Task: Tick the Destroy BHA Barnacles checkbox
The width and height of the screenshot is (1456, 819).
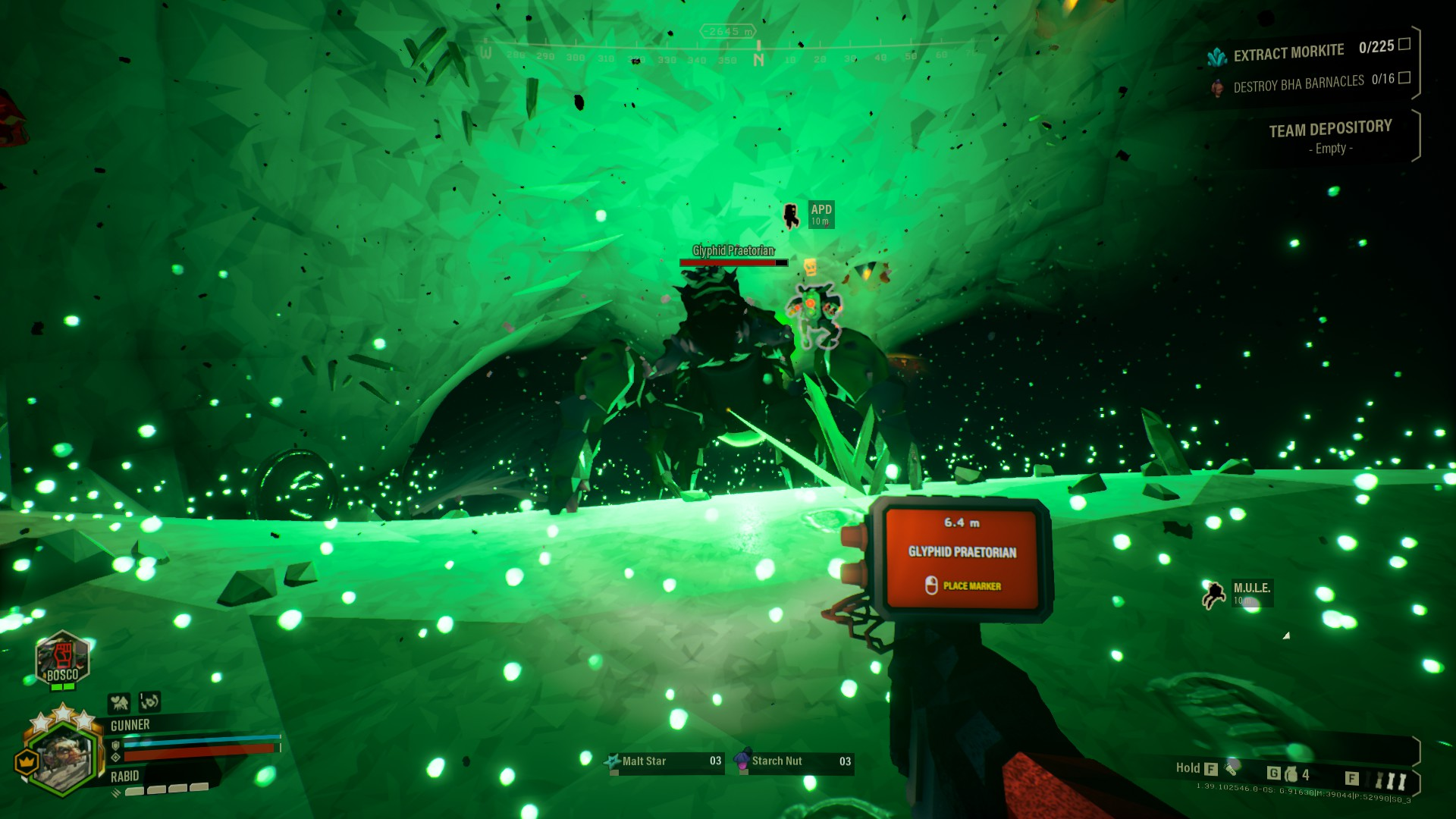Action: 1404,77
